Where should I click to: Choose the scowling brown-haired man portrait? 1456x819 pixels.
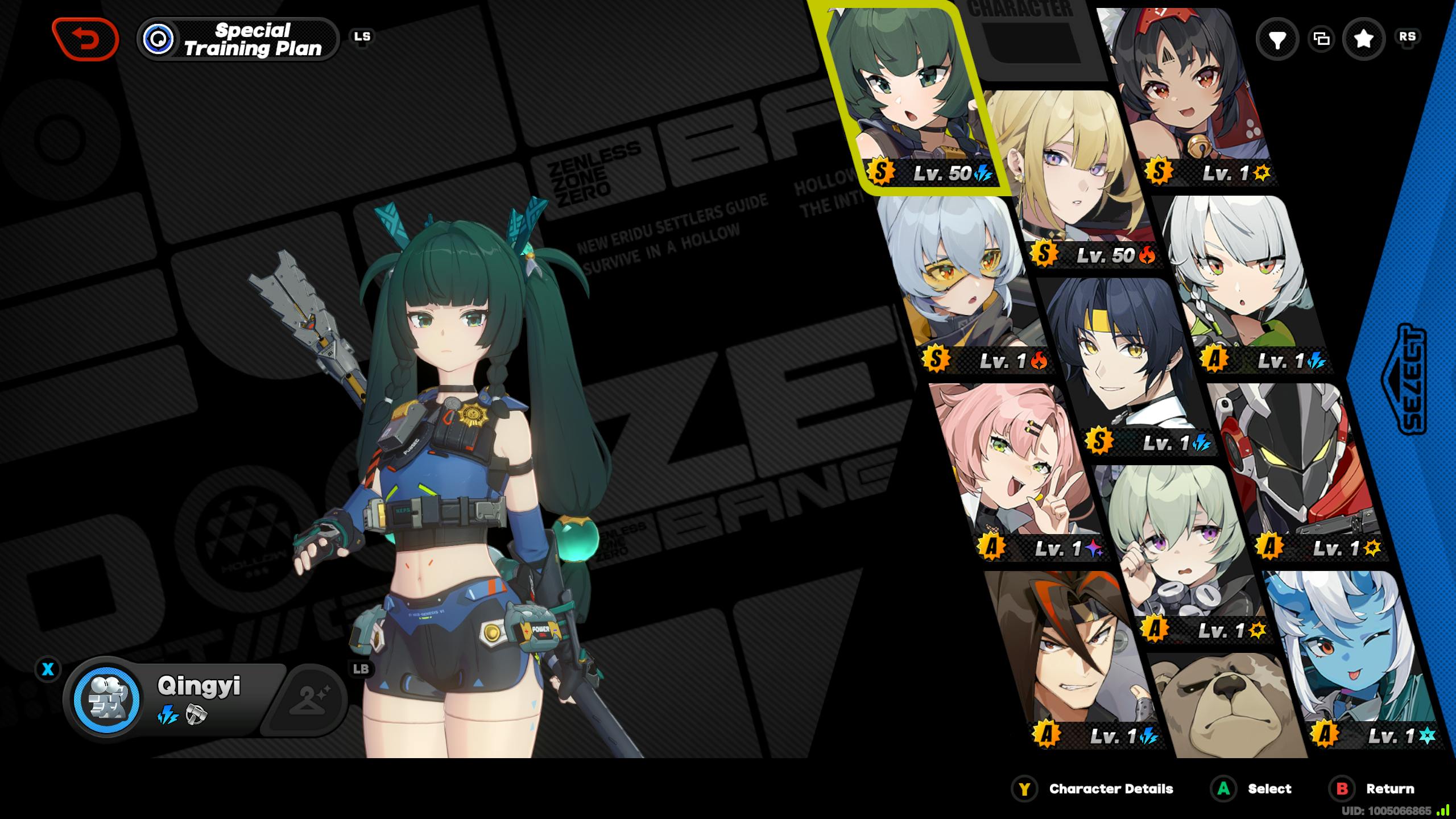pos(1069,654)
